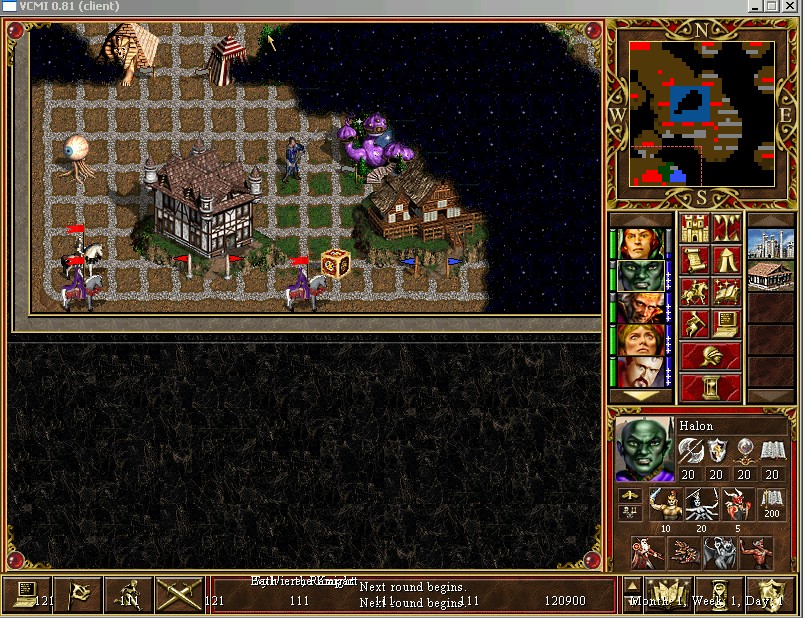This screenshot has width=805, height=618.
Task: Switch to the underground view
Action: (727, 229)
